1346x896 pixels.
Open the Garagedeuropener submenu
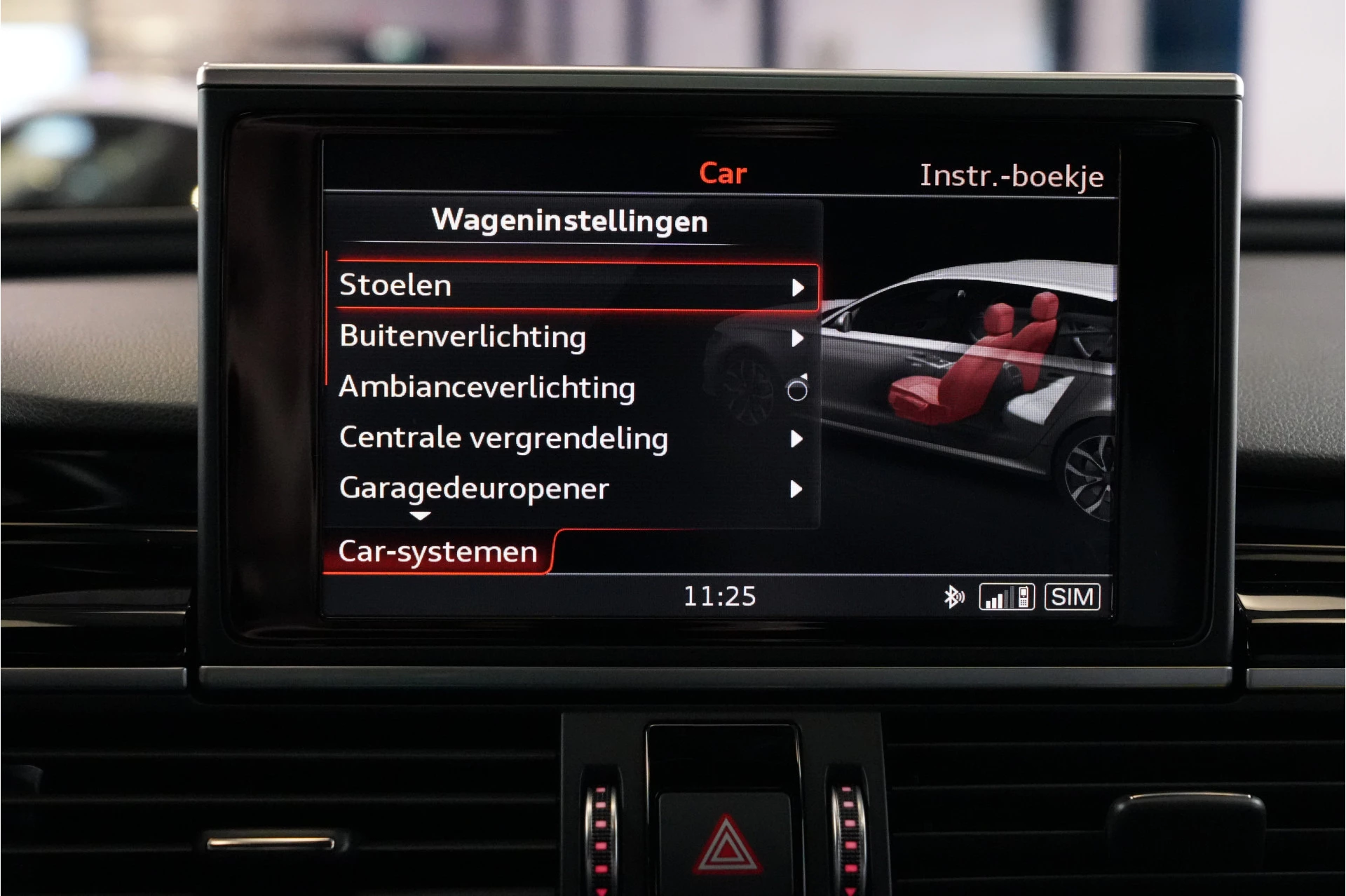click(x=800, y=489)
